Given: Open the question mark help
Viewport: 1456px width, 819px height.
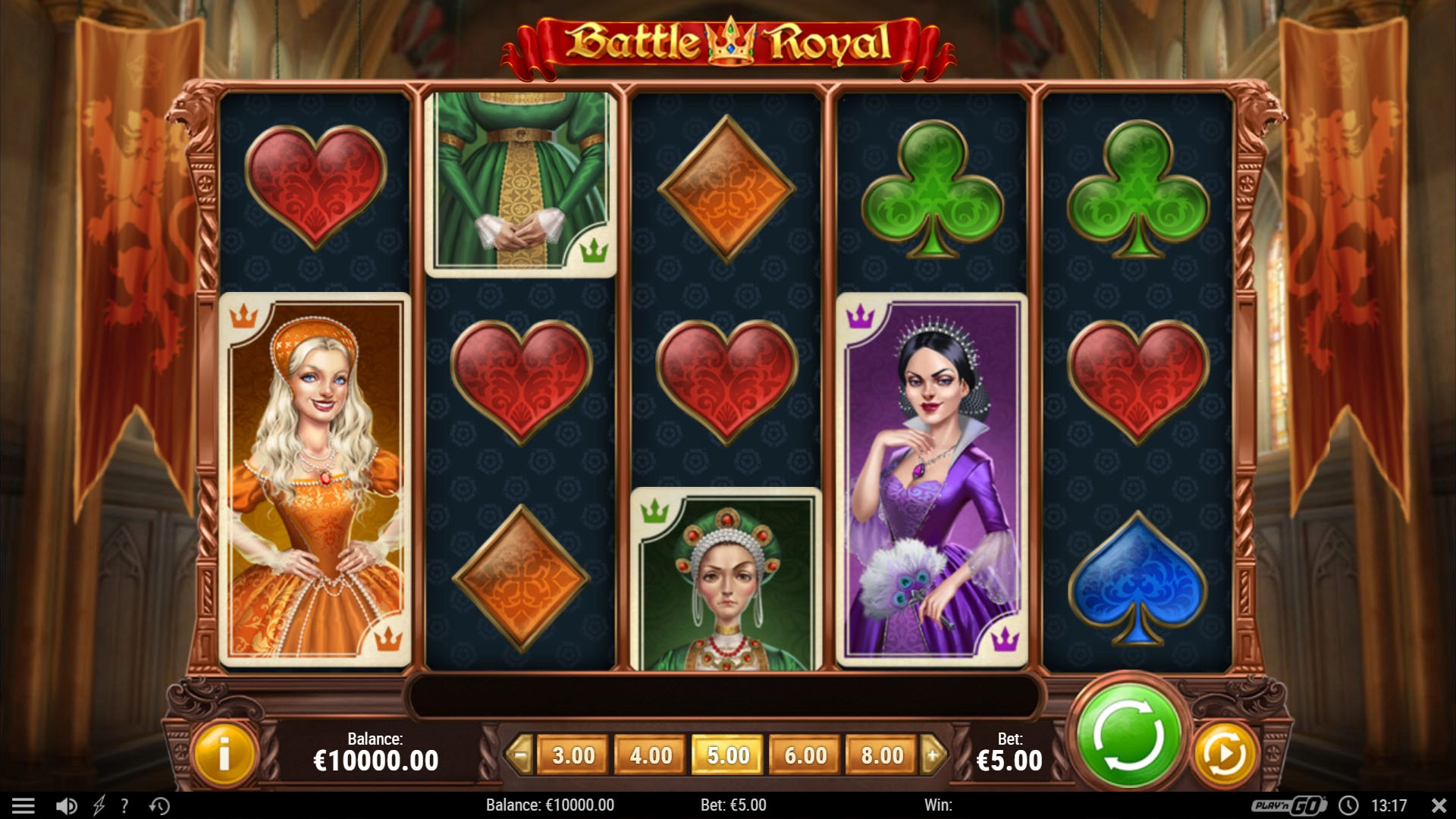Looking at the screenshot, I should (124, 805).
